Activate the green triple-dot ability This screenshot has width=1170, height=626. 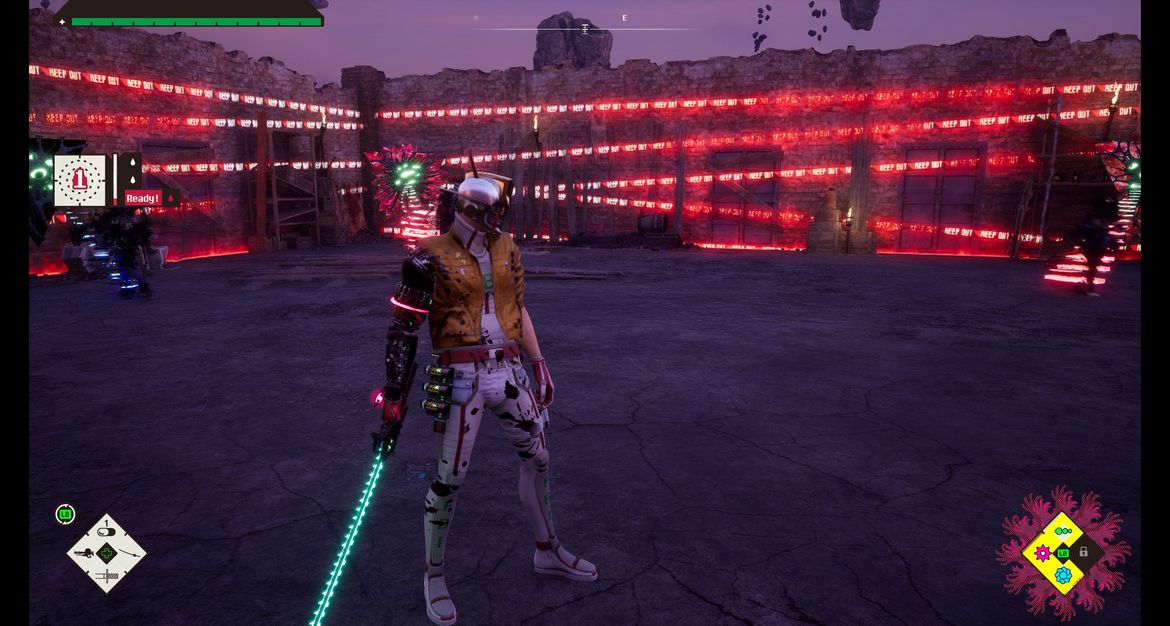tap(1063, 531)
